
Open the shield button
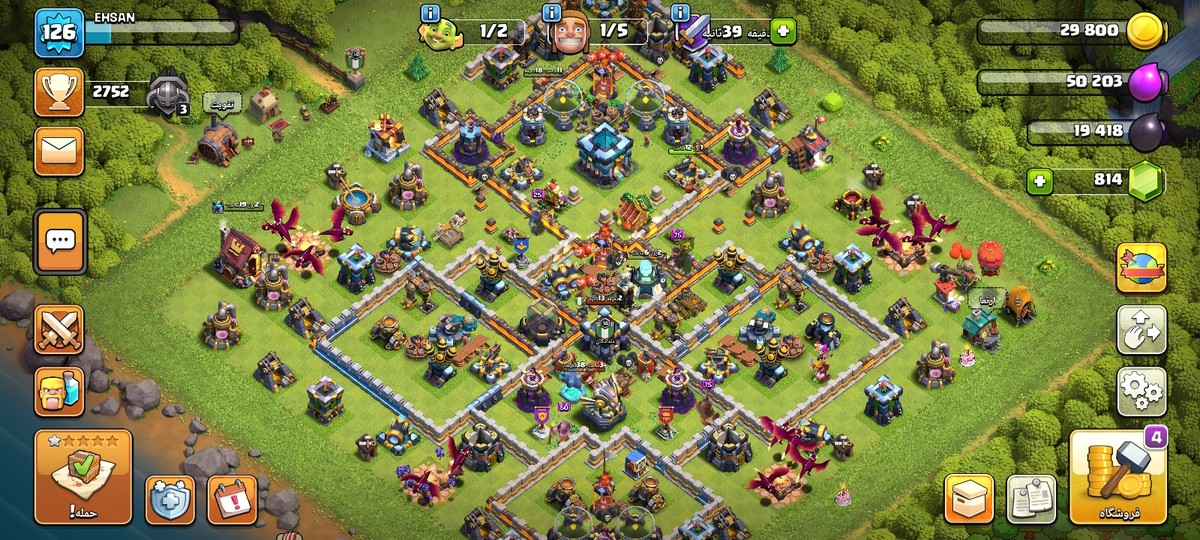[x=170, y=499]
